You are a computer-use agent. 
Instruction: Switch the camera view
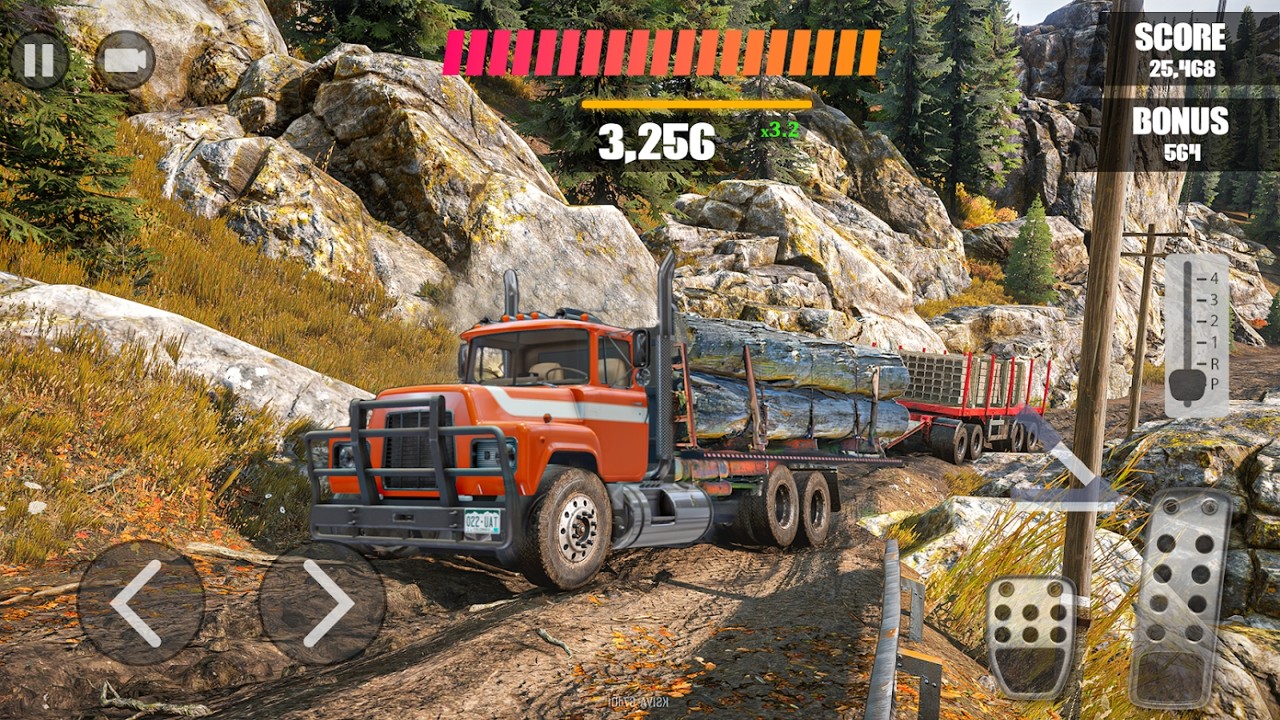125,60
